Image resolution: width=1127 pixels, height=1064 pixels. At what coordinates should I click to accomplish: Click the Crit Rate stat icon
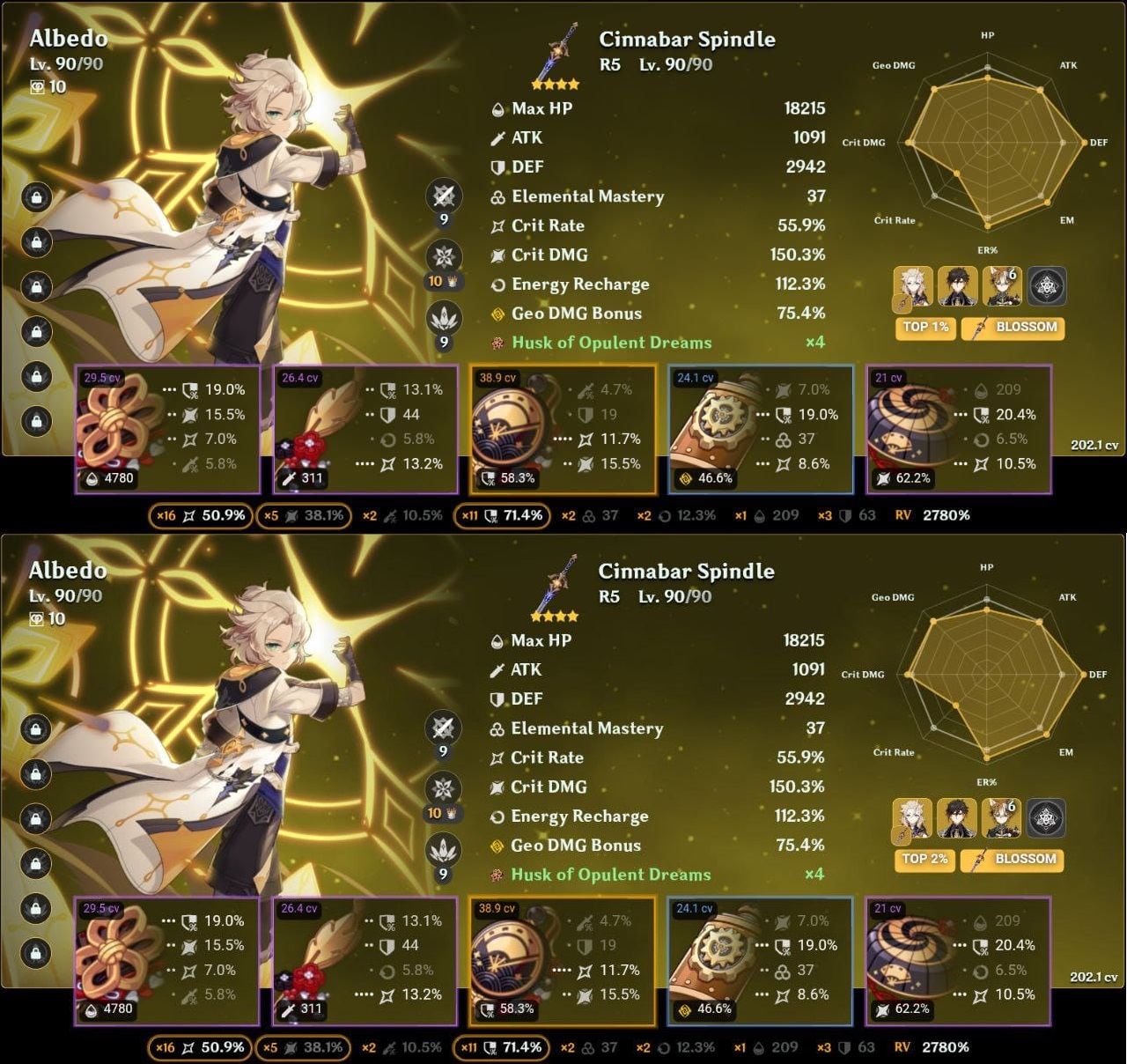click(x=496, y=225)
